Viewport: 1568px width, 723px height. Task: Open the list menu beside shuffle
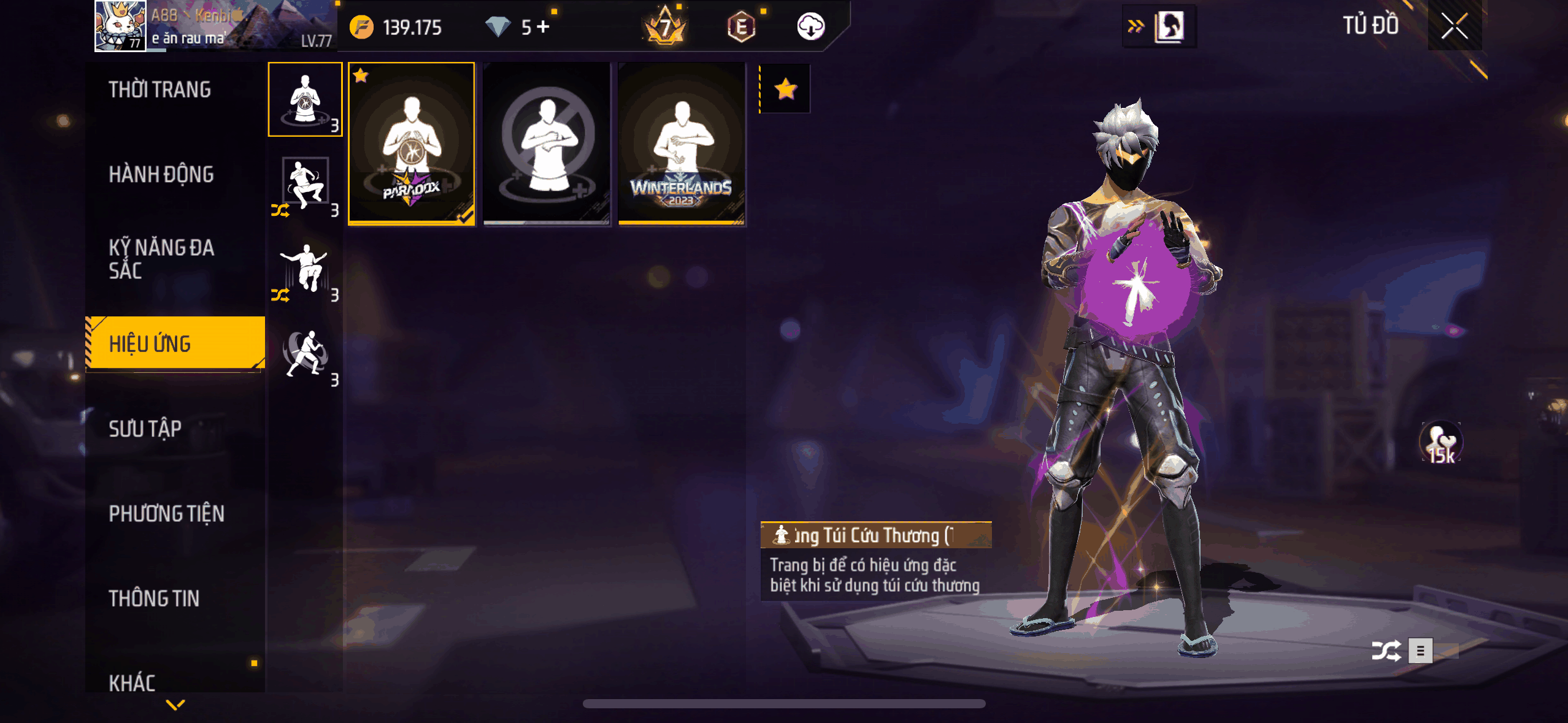(1420, 651)
